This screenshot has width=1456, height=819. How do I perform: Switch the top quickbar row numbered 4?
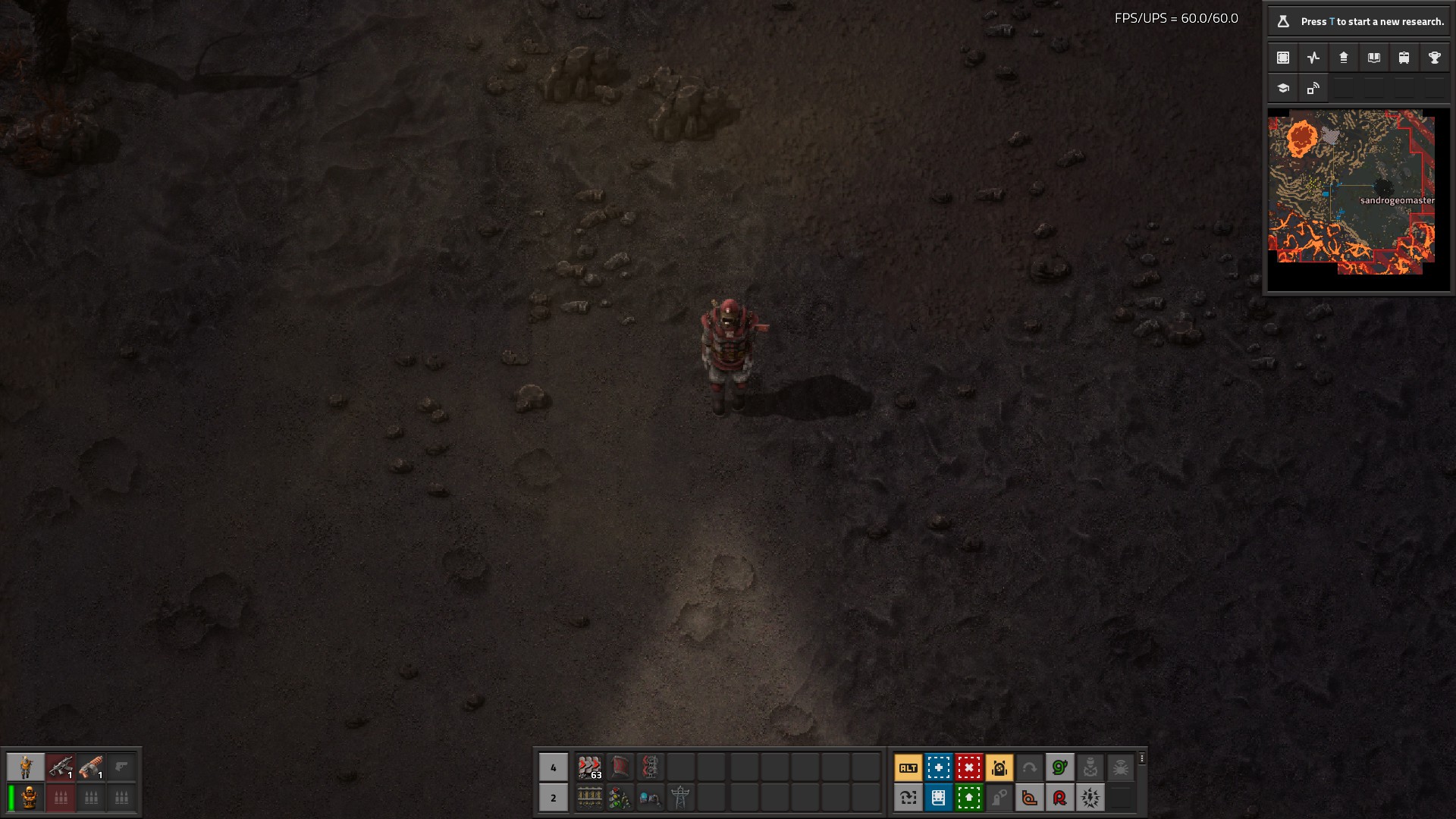point(553,767)
